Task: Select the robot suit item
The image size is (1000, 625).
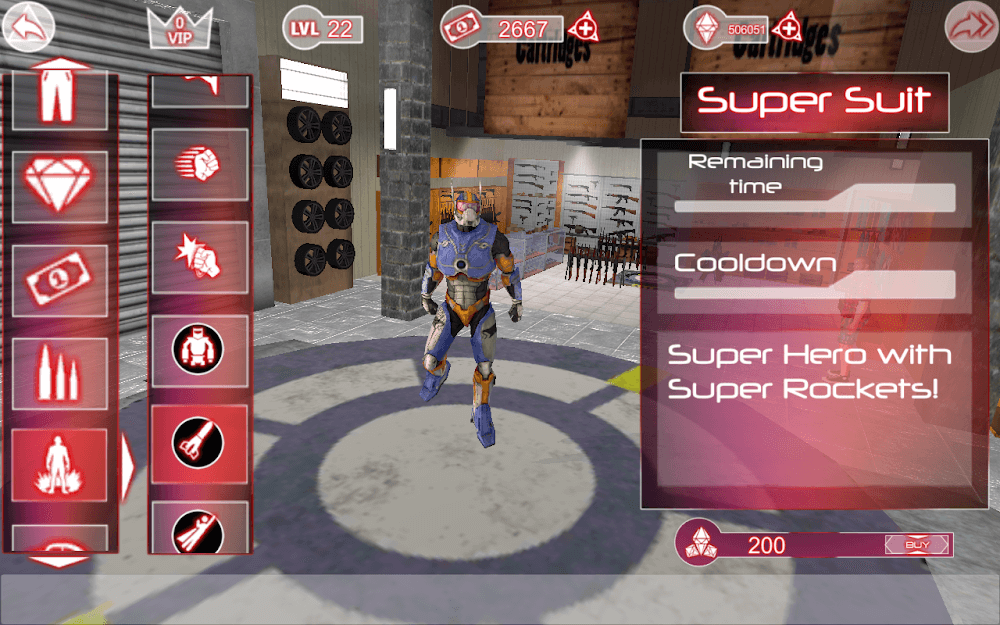Action: [200, 348]
